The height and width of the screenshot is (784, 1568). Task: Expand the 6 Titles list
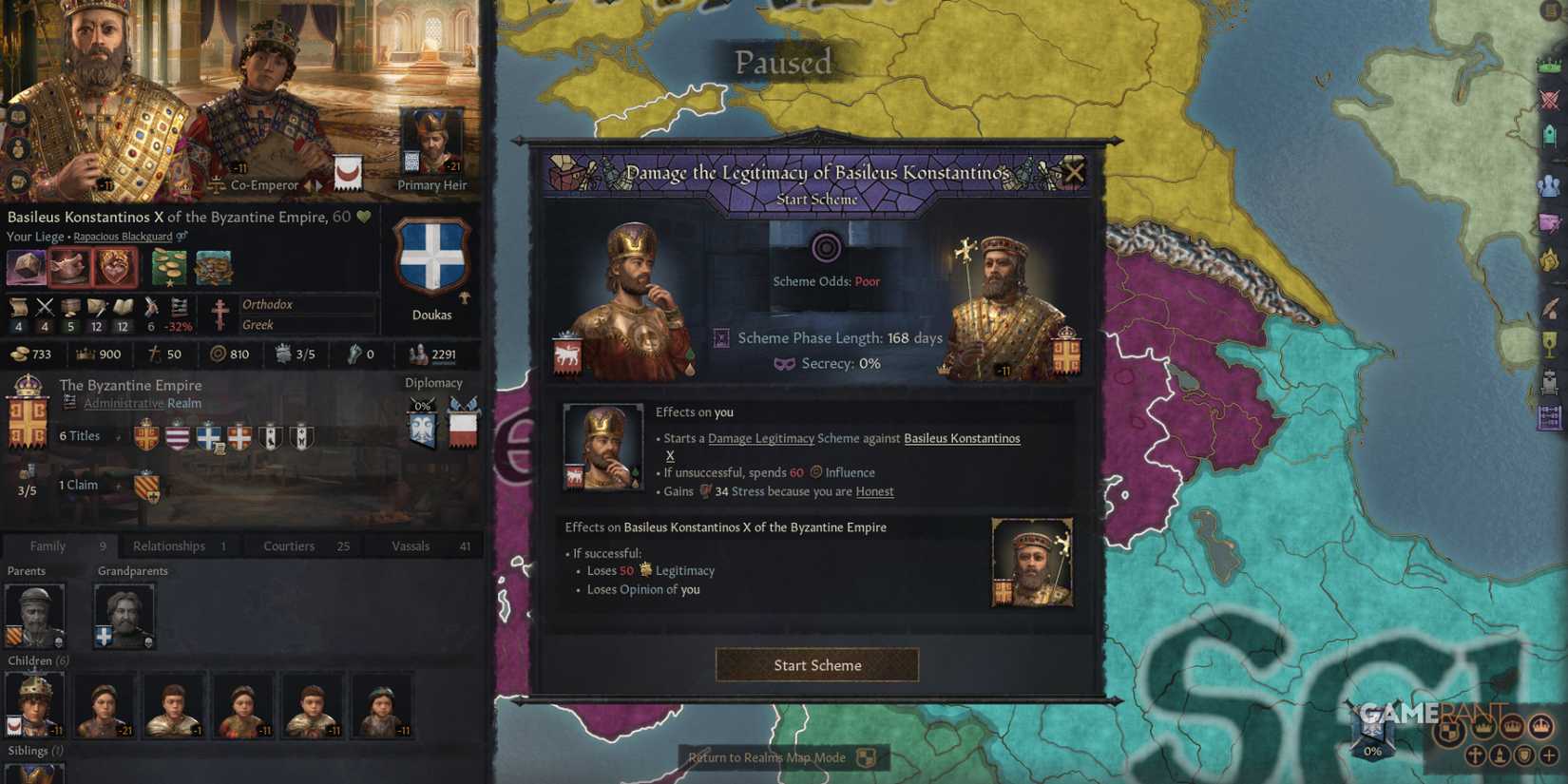coord(81,435)
